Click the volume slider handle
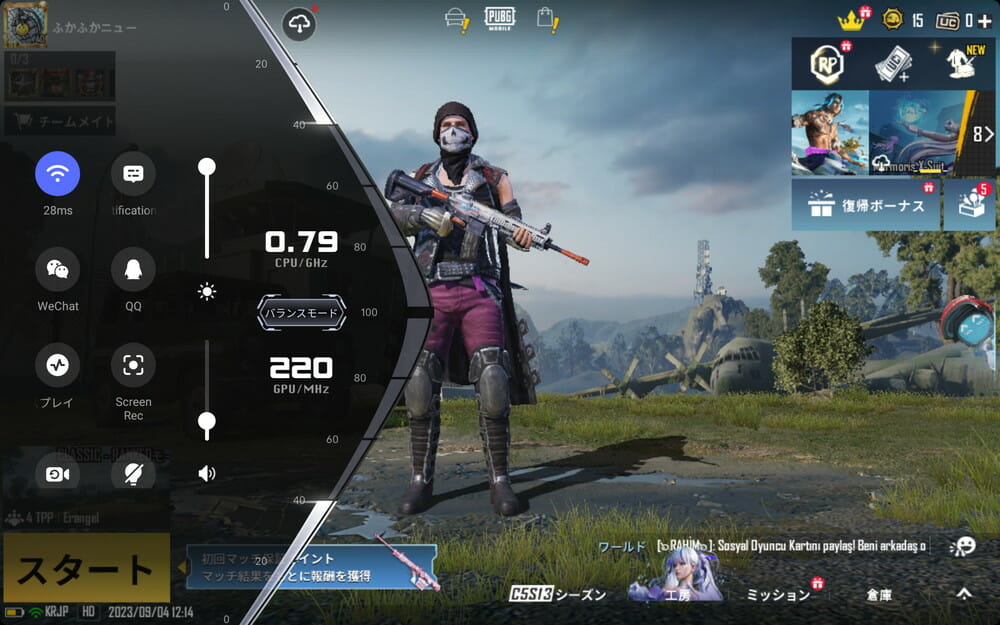 tap(207, 421)
